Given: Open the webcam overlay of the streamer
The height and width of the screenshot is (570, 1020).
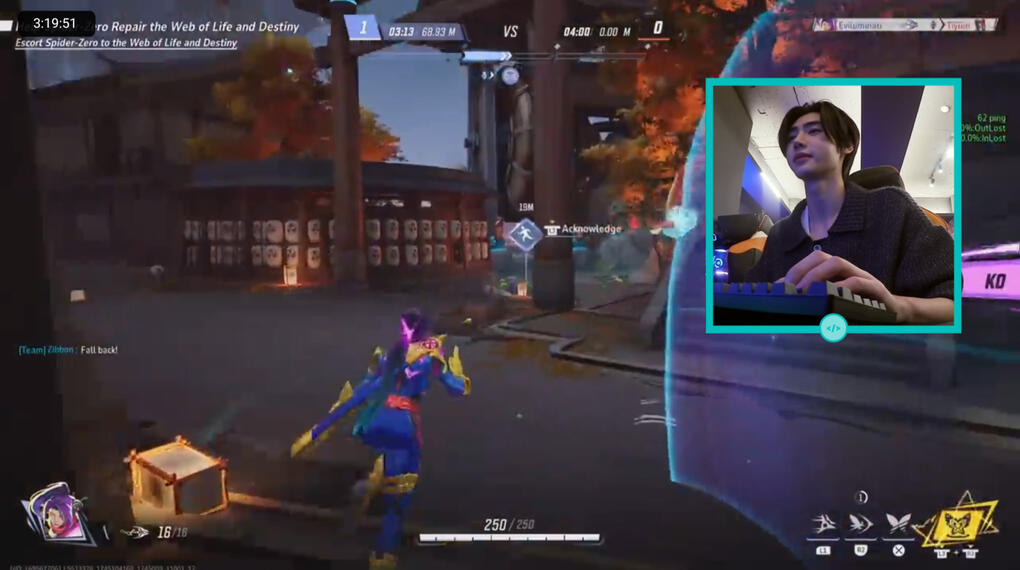Looking at the screenshot, I should click(x=833, y=203).
